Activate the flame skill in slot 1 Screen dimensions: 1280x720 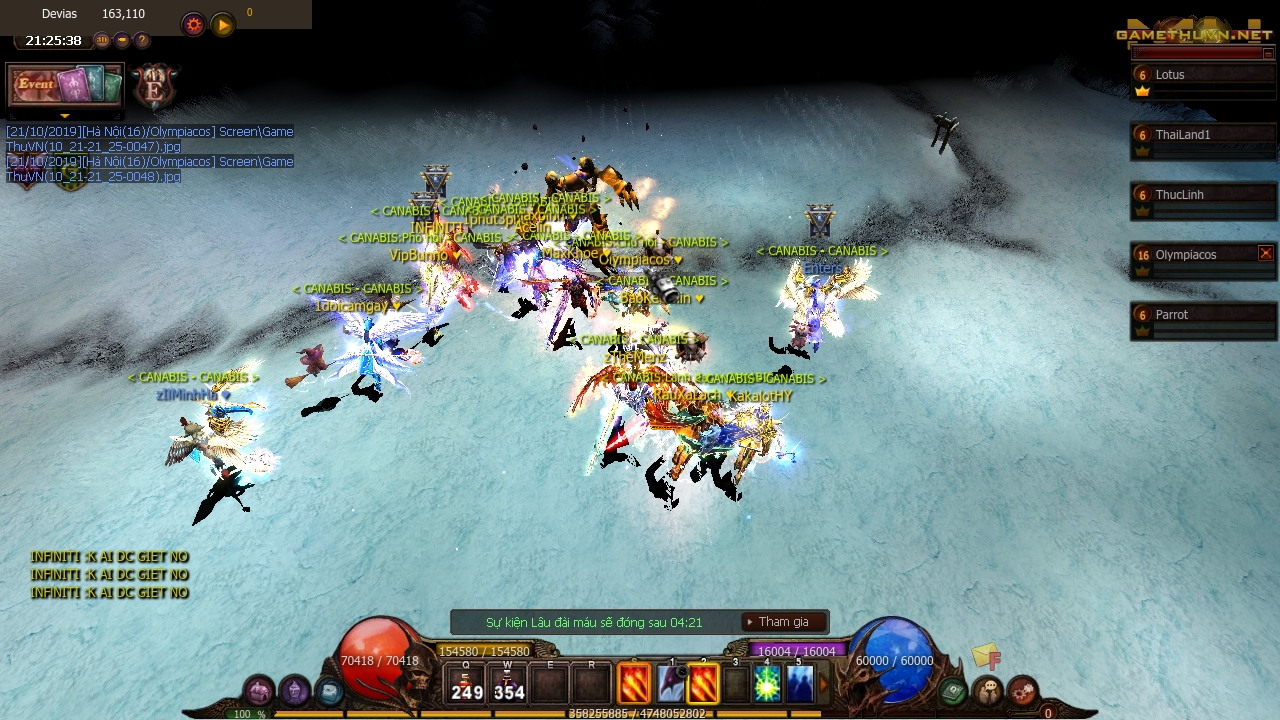pos(636,684)
